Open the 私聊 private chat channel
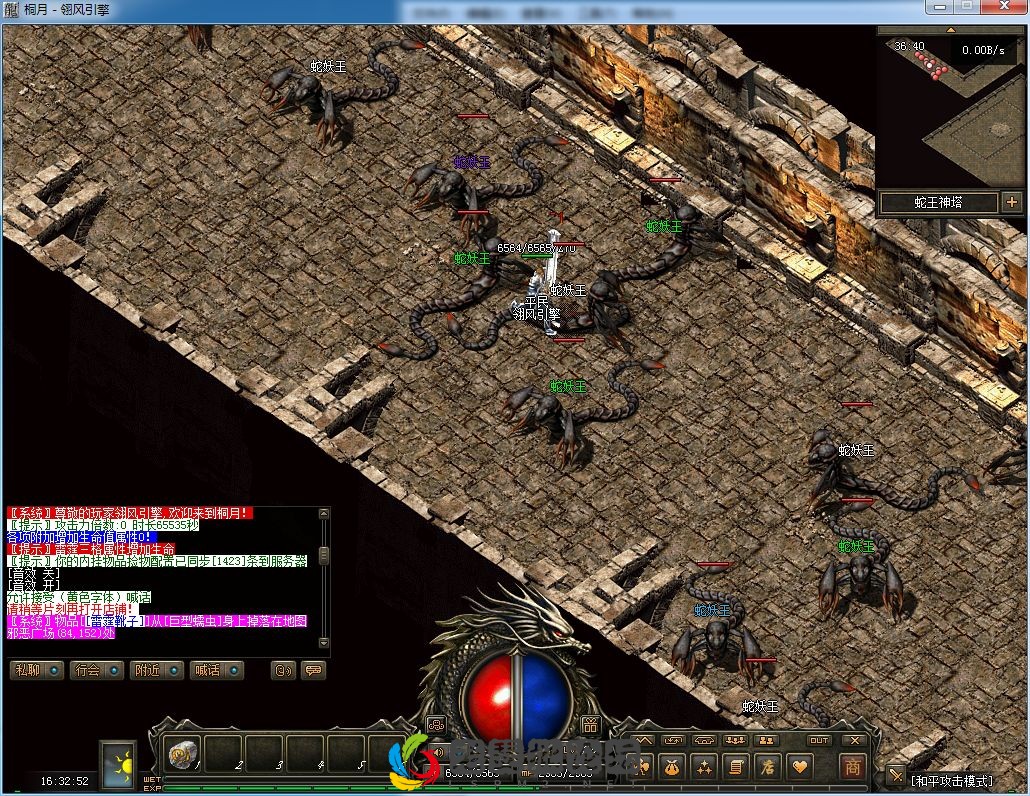This screenshot has height=796, width=1030. coord(36,670)
